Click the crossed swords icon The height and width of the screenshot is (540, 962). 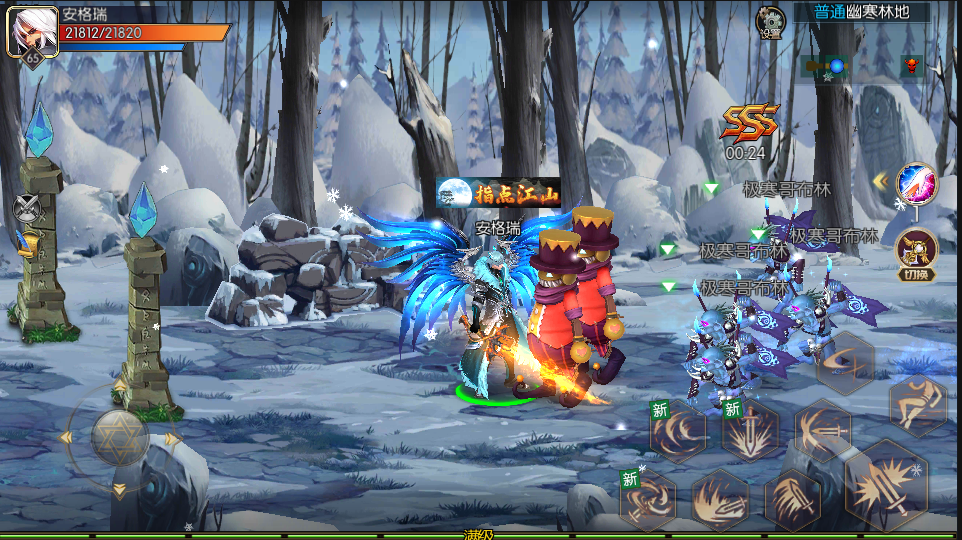tap(26, 209)
